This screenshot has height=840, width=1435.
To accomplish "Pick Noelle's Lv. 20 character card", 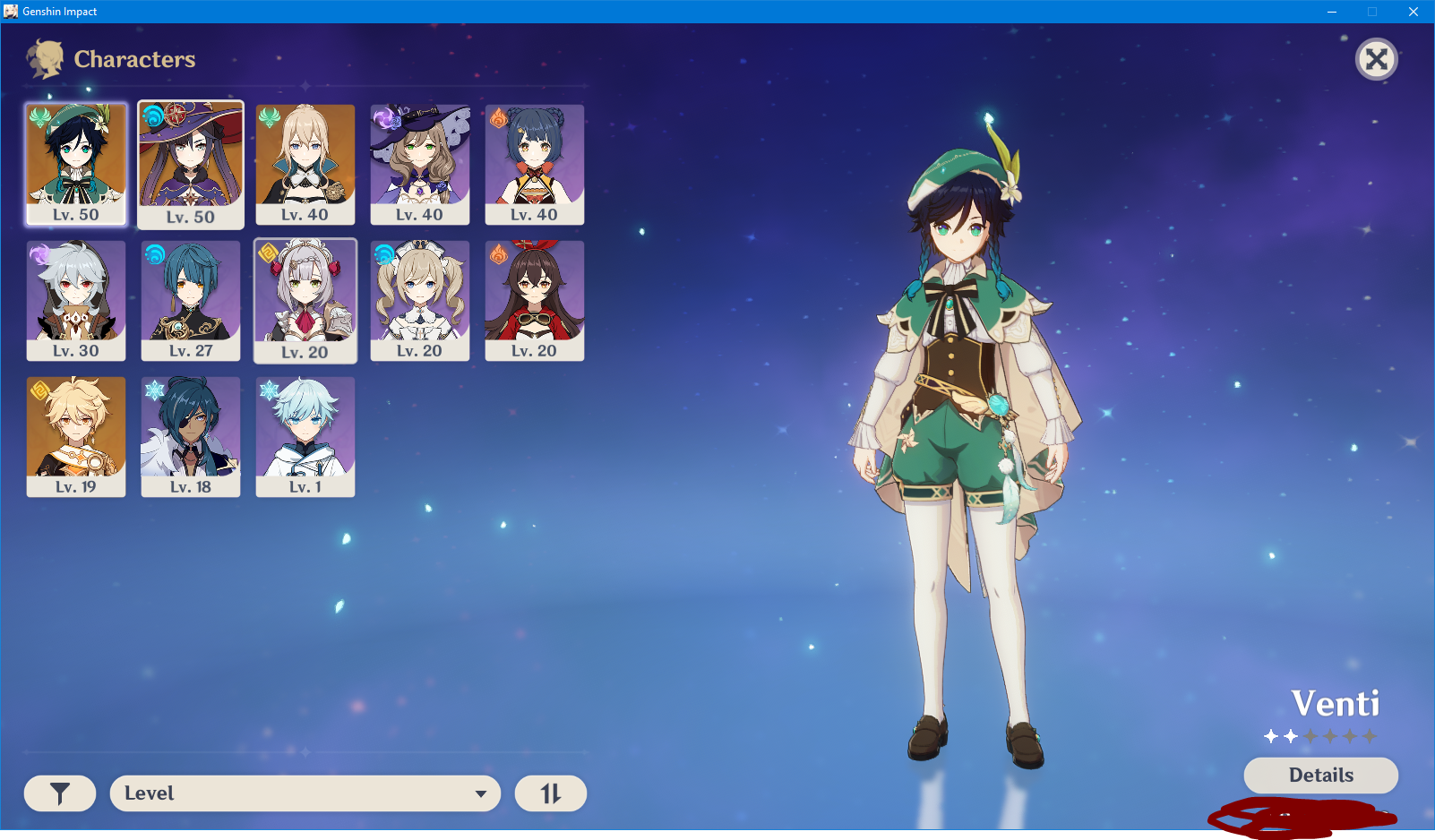I will pyautogui.click(x=305, y=300).
